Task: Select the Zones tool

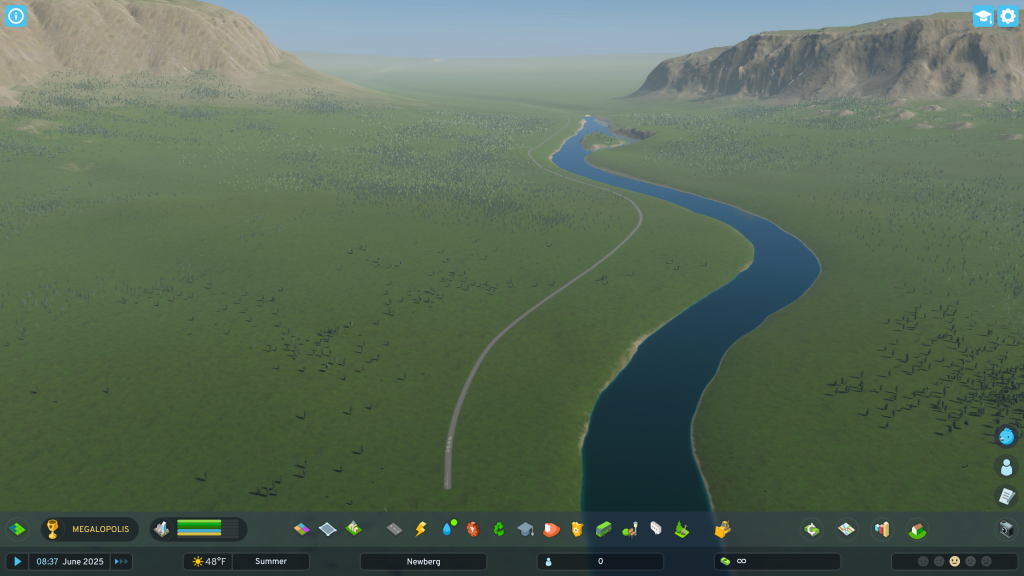Action: 301,529
